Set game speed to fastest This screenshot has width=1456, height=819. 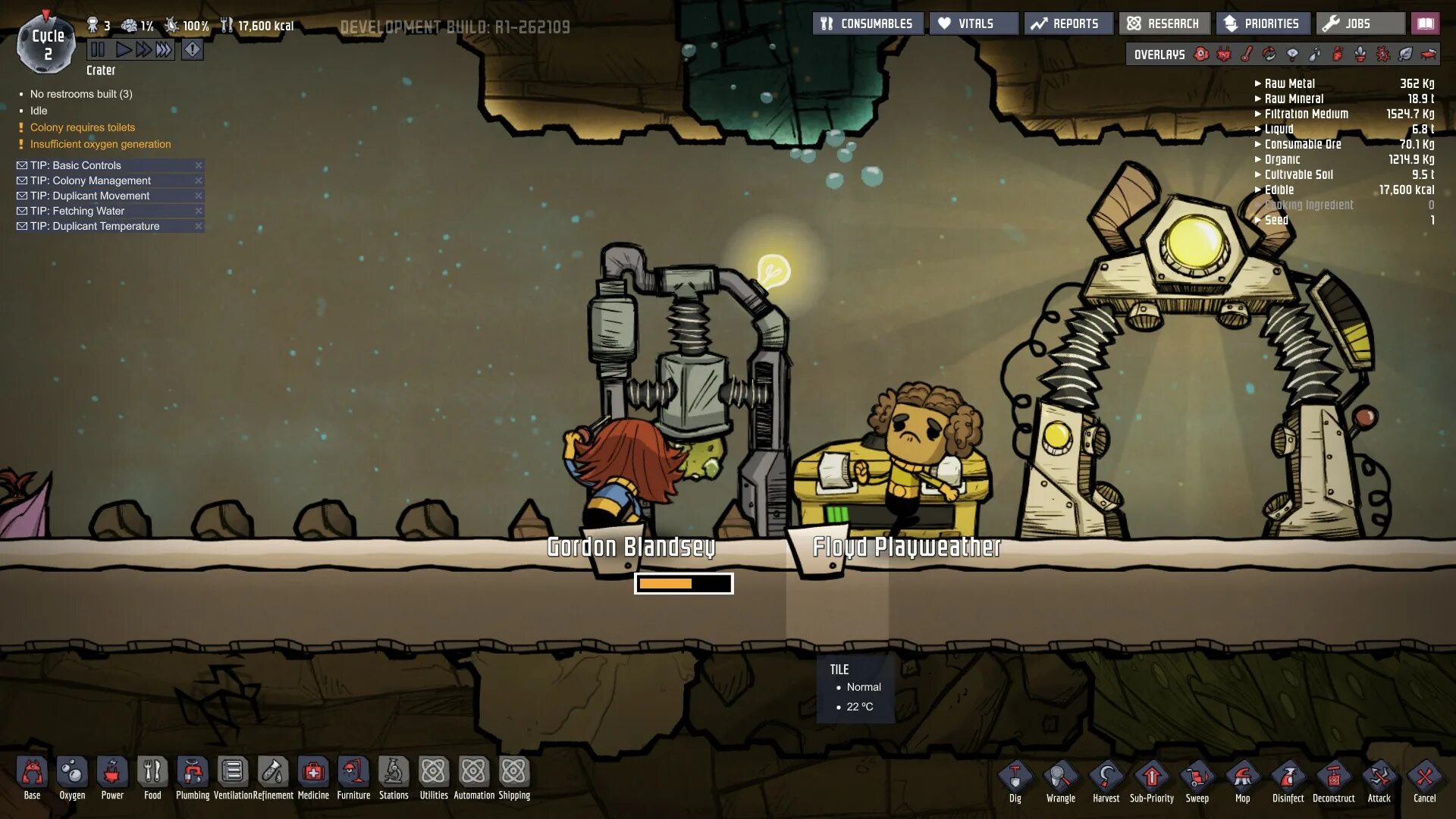point(164,50)
